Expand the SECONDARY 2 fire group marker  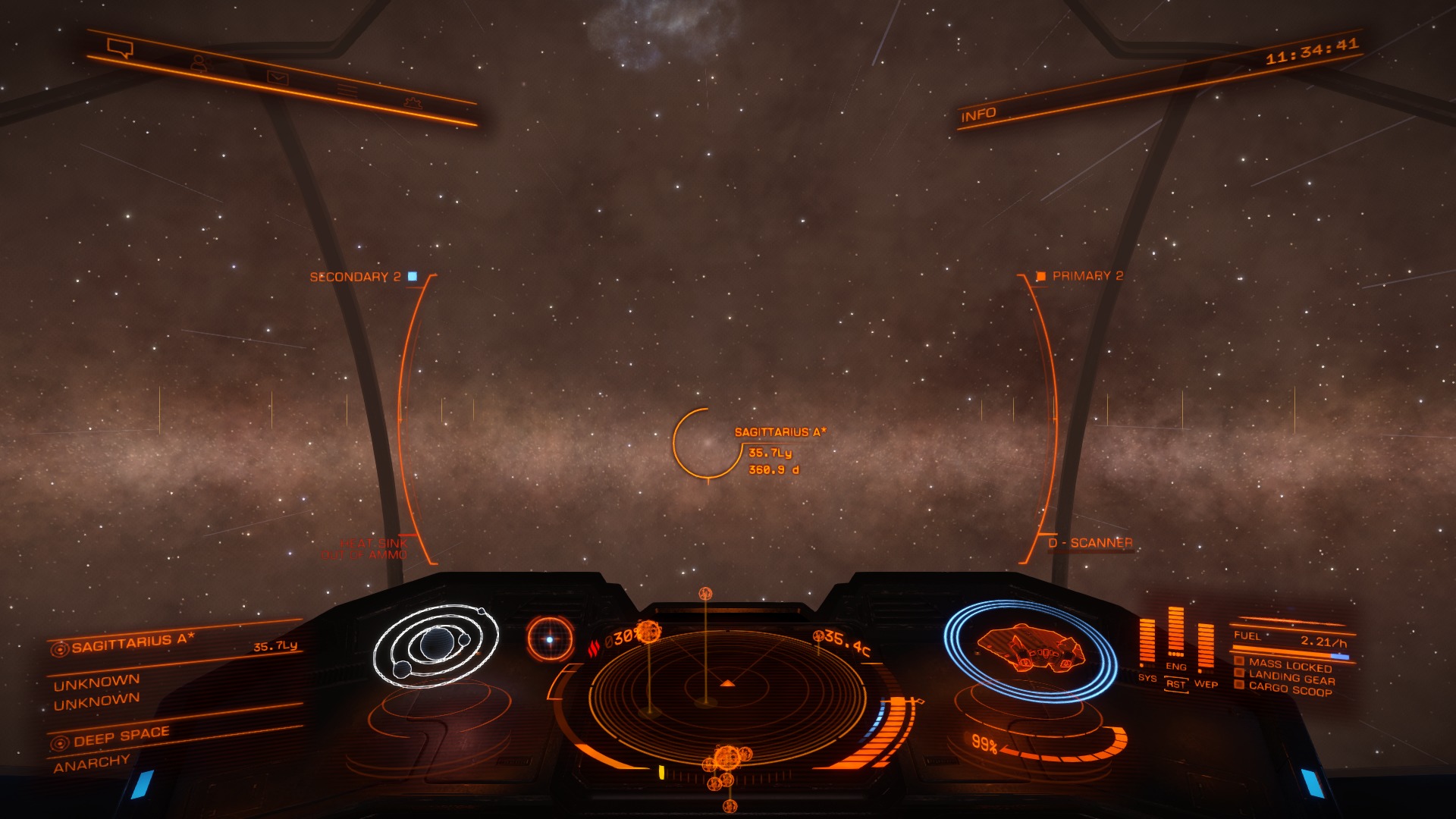coord(355,277)
